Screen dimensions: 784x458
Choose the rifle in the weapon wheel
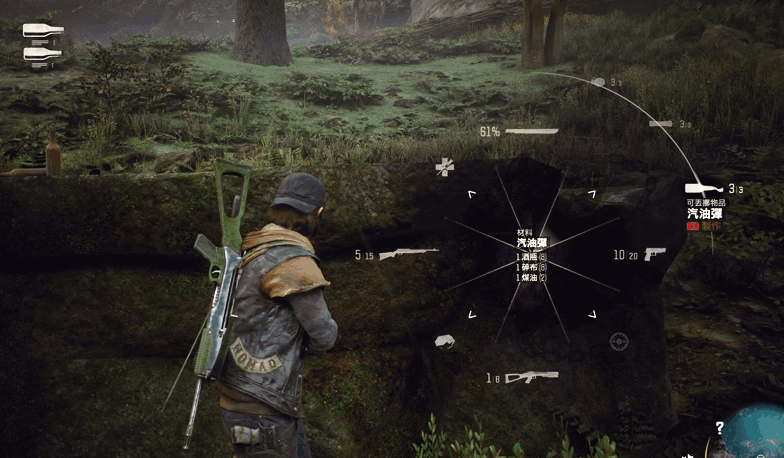tap(408, 254)
